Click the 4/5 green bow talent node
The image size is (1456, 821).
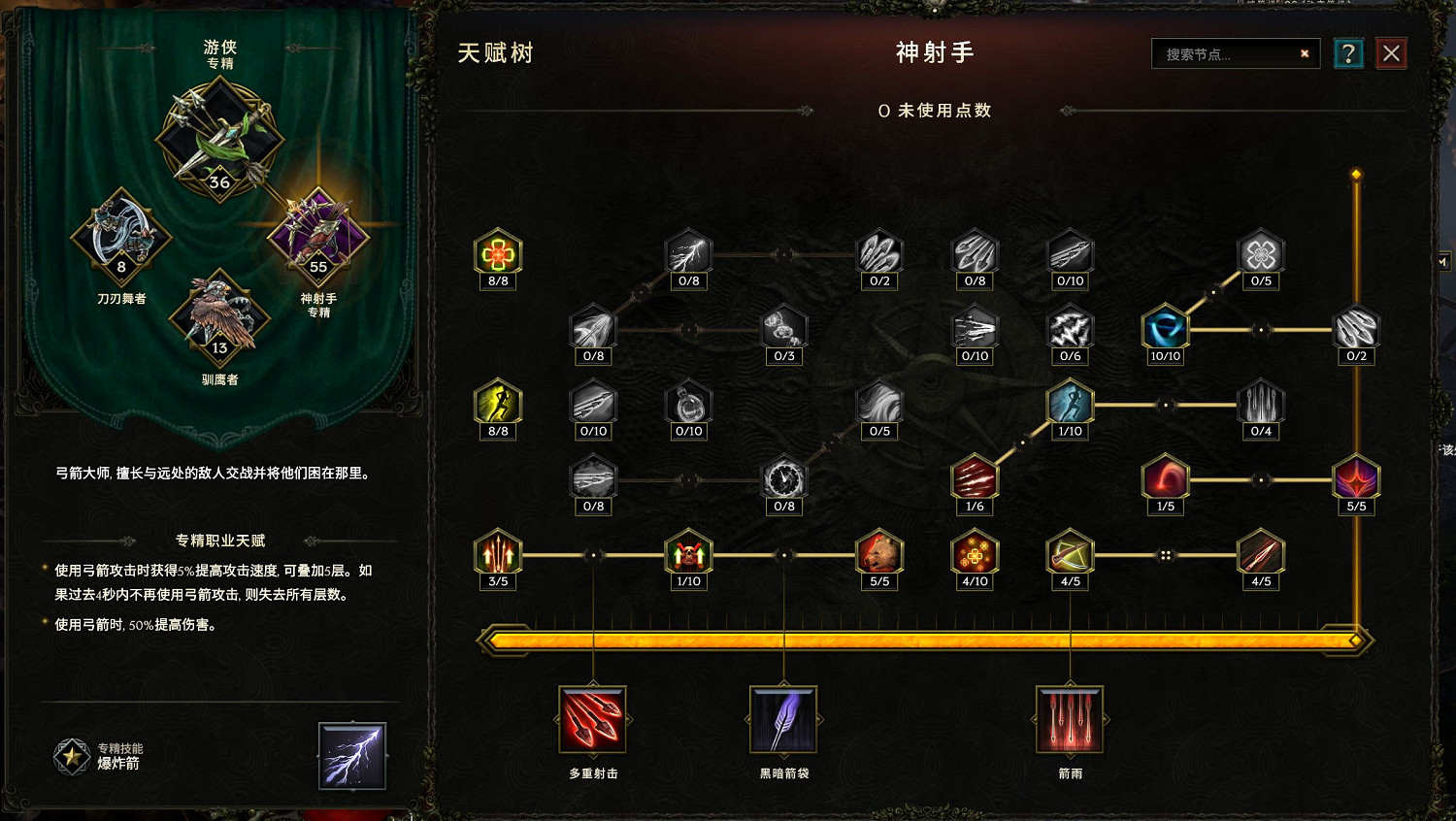point(1069,553)
